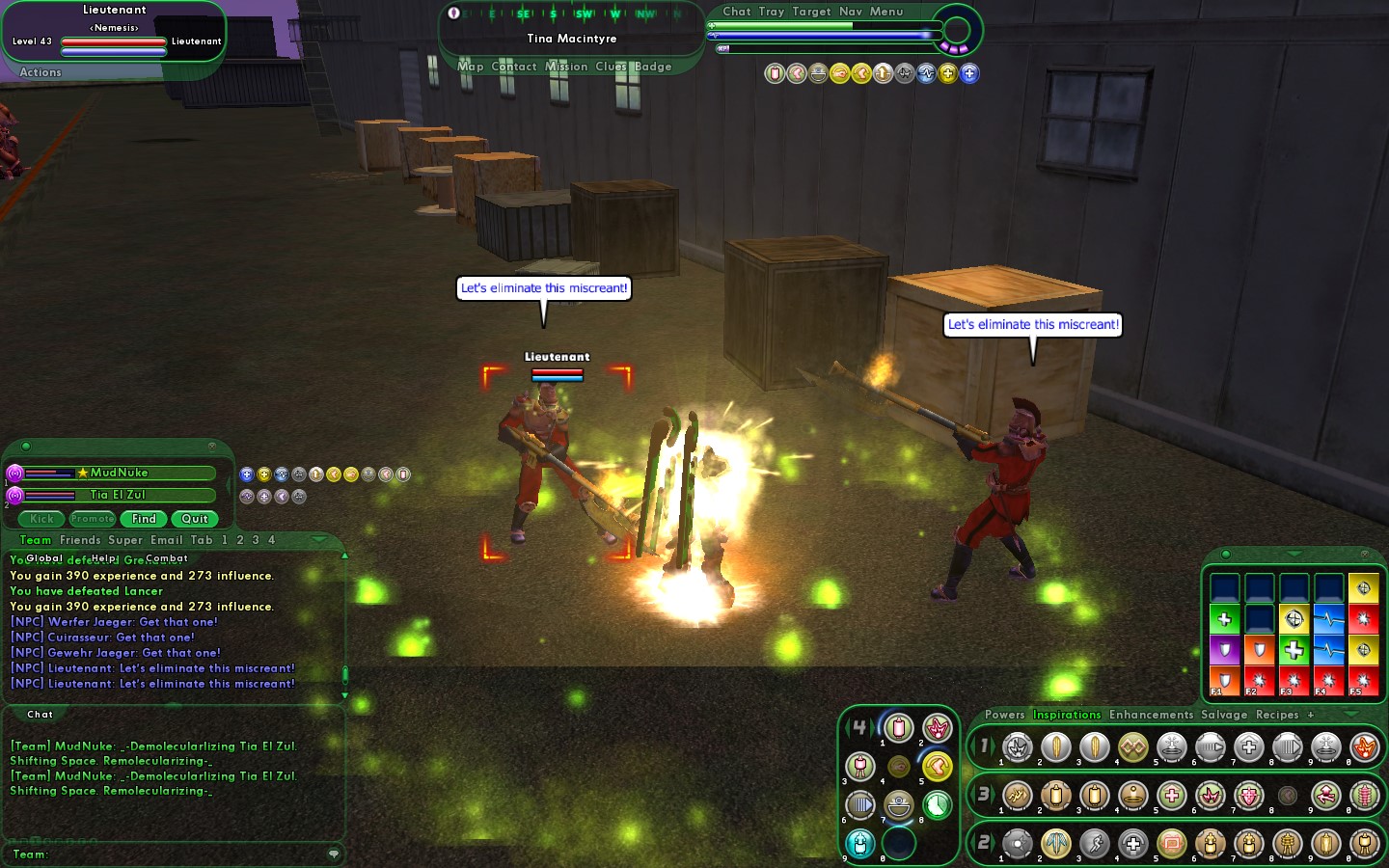Toggle the power Tray

pyautogui.click(x=772, y=12)
